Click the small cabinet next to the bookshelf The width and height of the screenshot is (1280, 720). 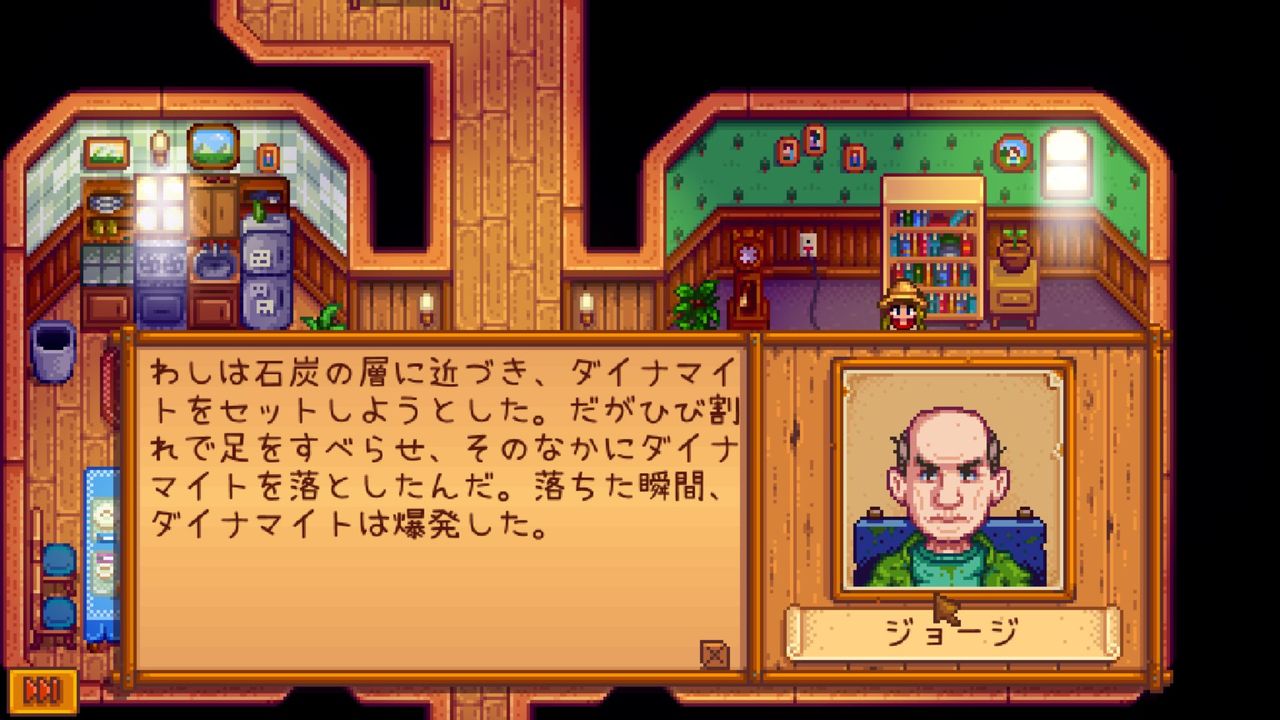pos(1014,295)
